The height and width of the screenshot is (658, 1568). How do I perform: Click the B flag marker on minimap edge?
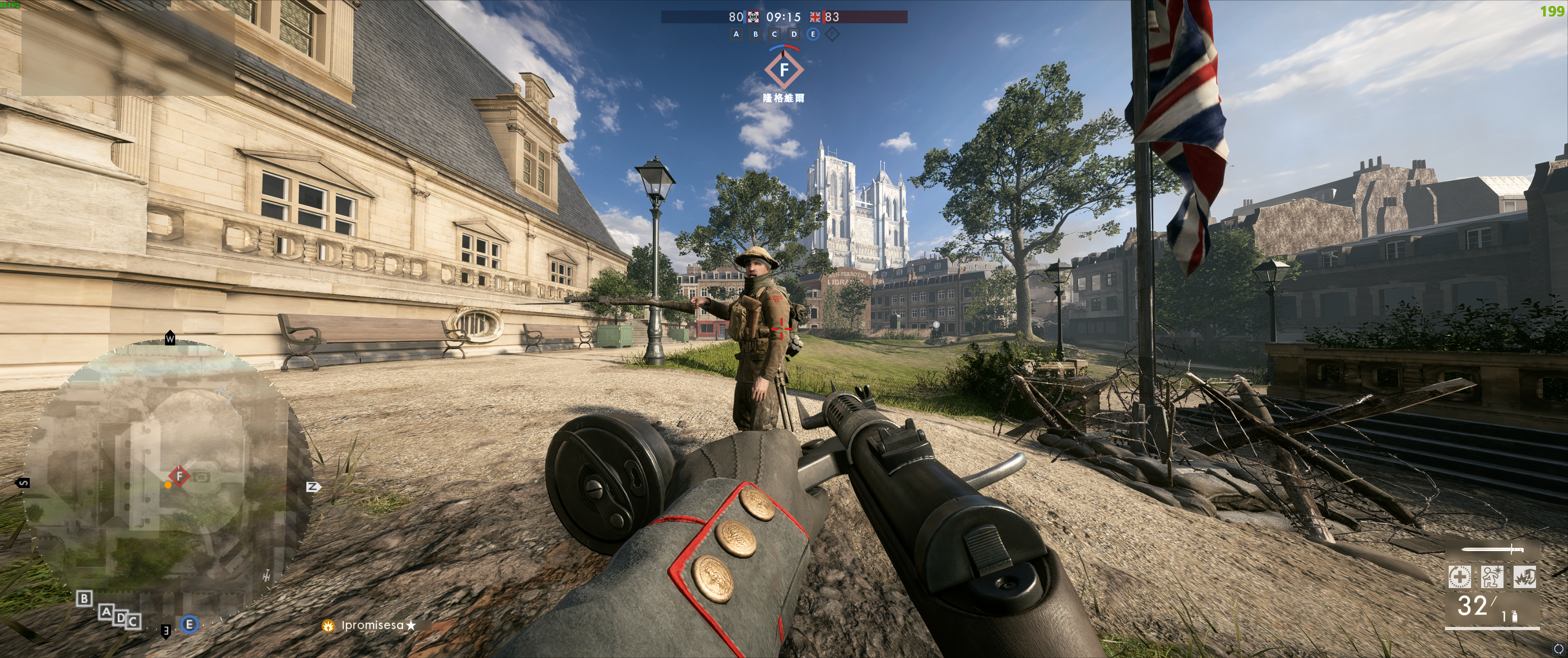(84, 599)
